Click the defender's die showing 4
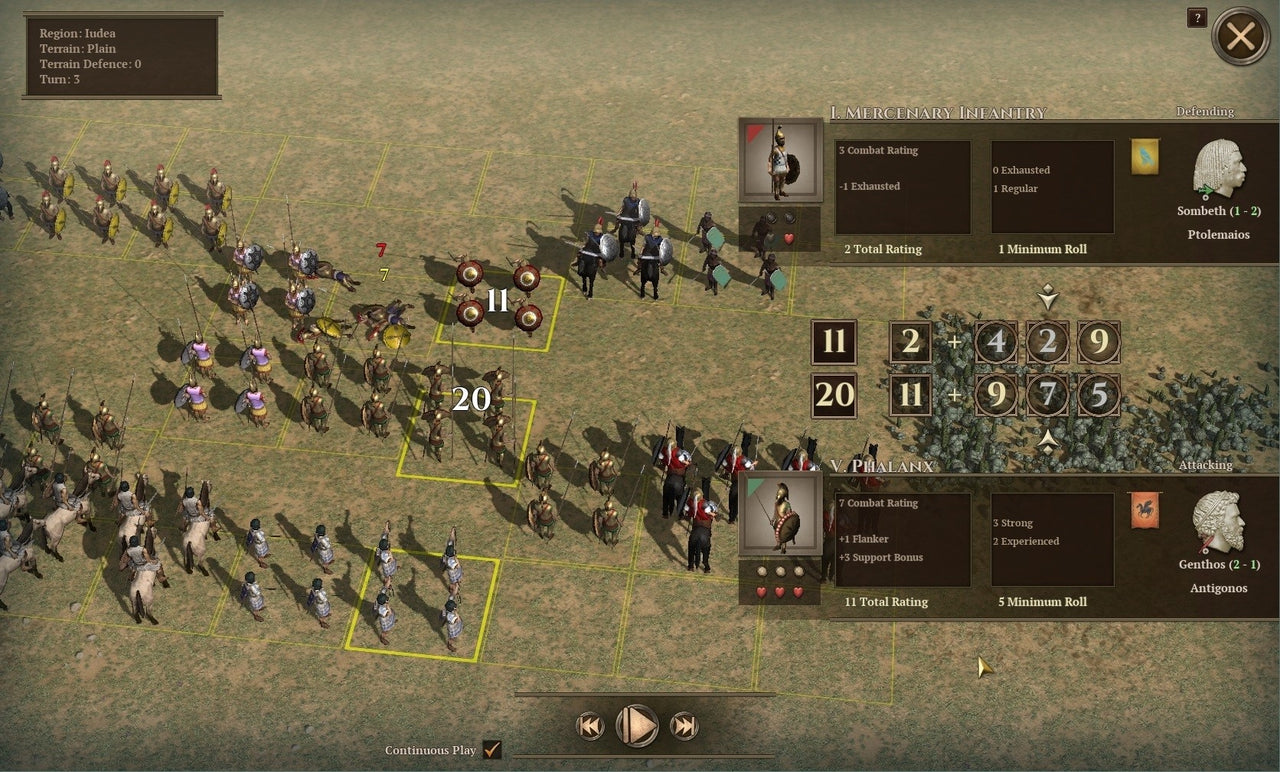 996,342
